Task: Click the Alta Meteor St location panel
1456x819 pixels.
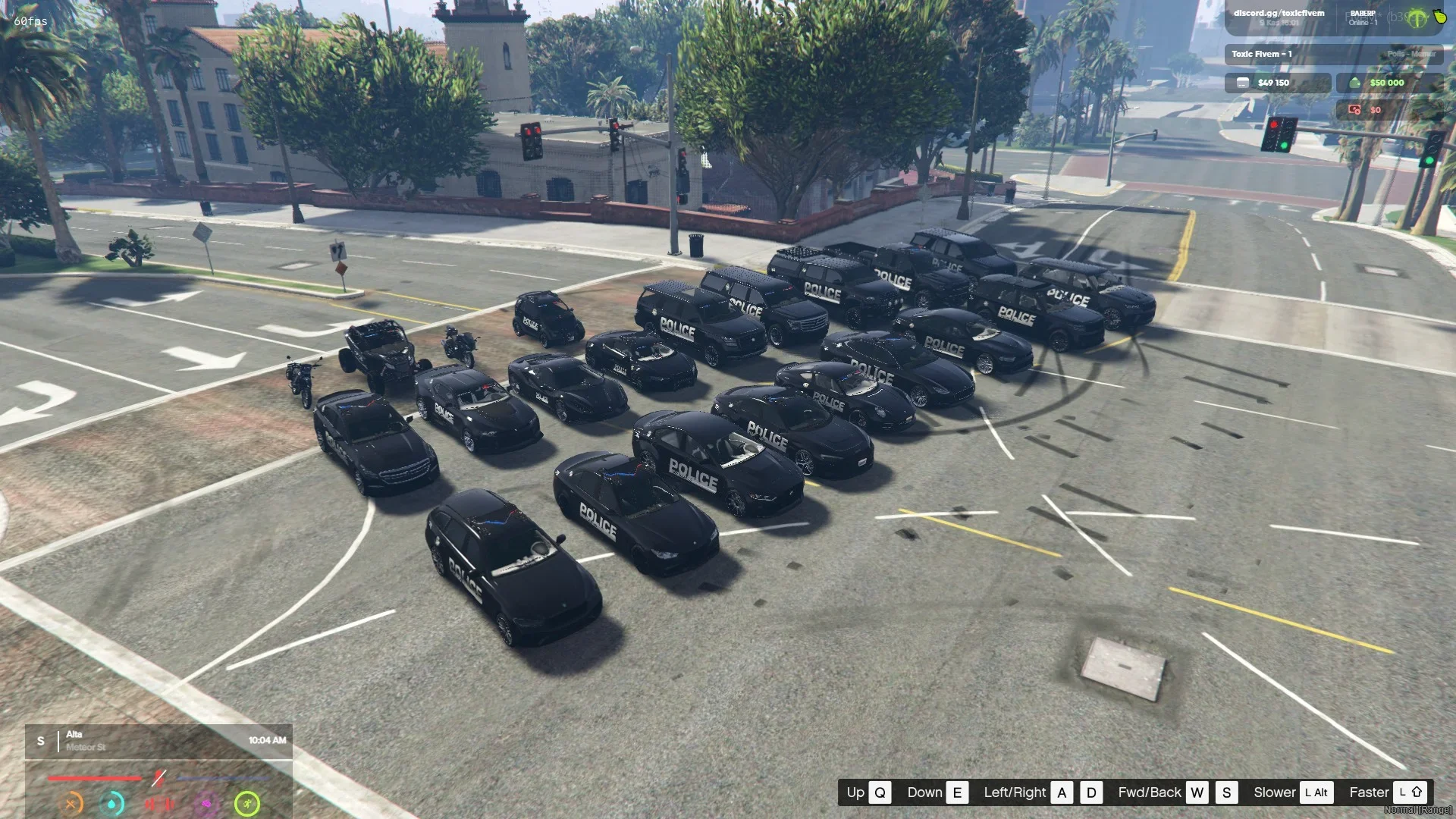Action: [x=159, y=740]
